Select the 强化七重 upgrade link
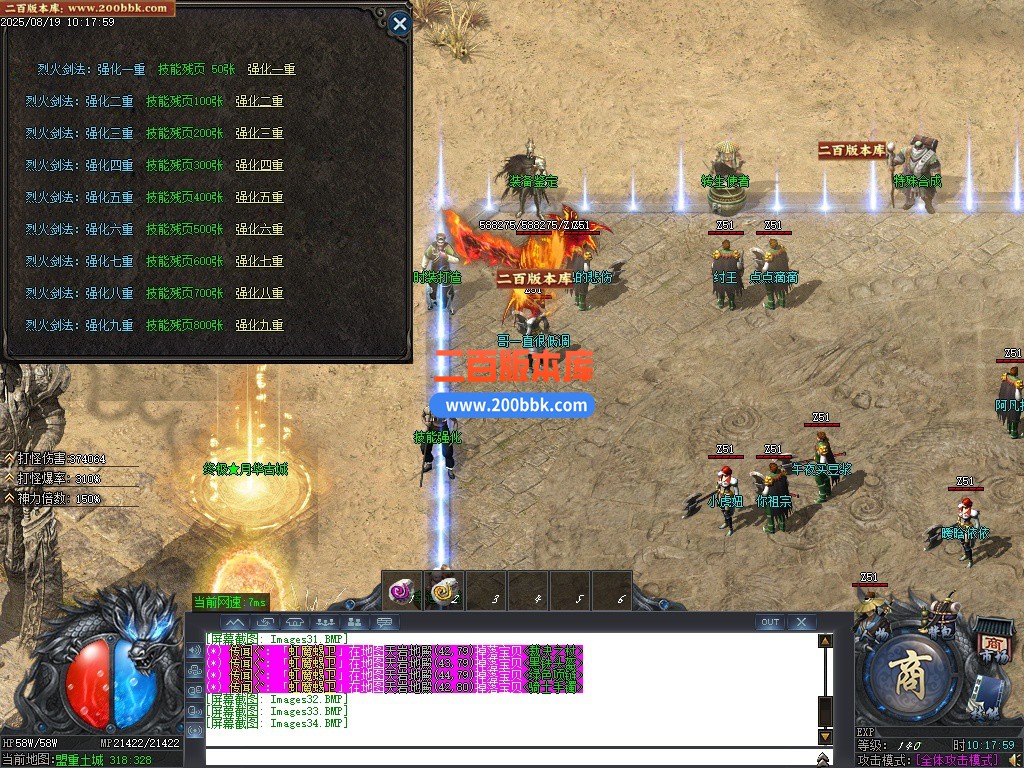 click(259, 261)
